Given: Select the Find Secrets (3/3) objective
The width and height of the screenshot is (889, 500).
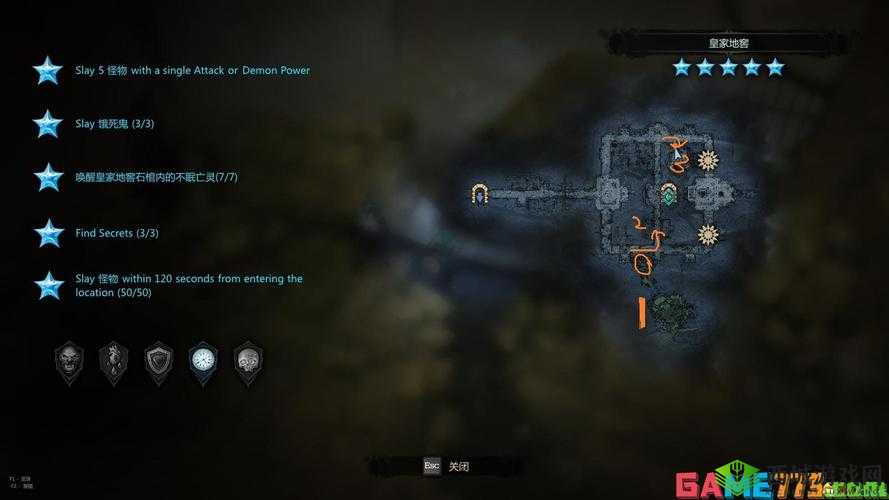Looking at the screenshot, I should (x=117, y=233).
